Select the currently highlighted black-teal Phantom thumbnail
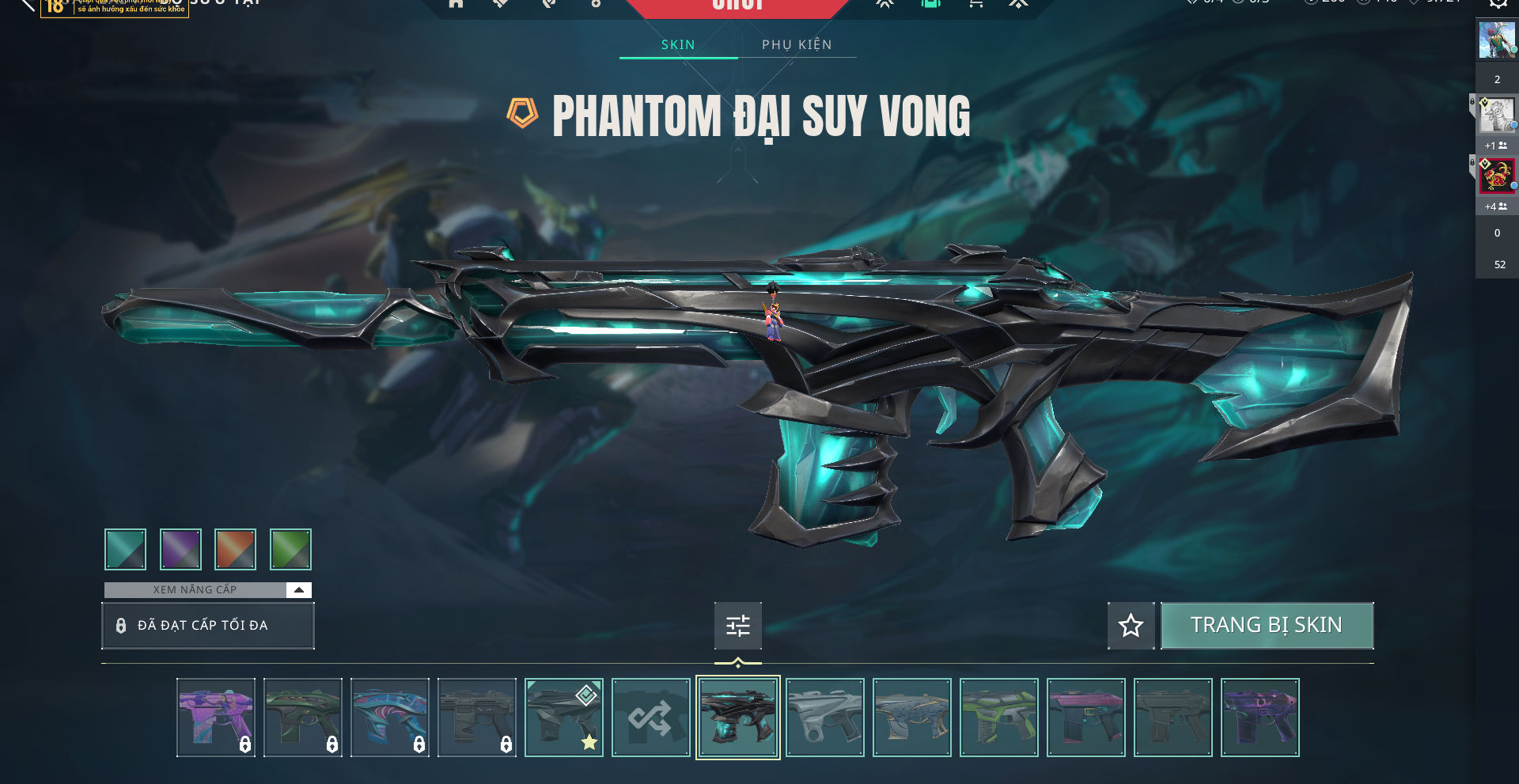 click(x=737, y=718)
